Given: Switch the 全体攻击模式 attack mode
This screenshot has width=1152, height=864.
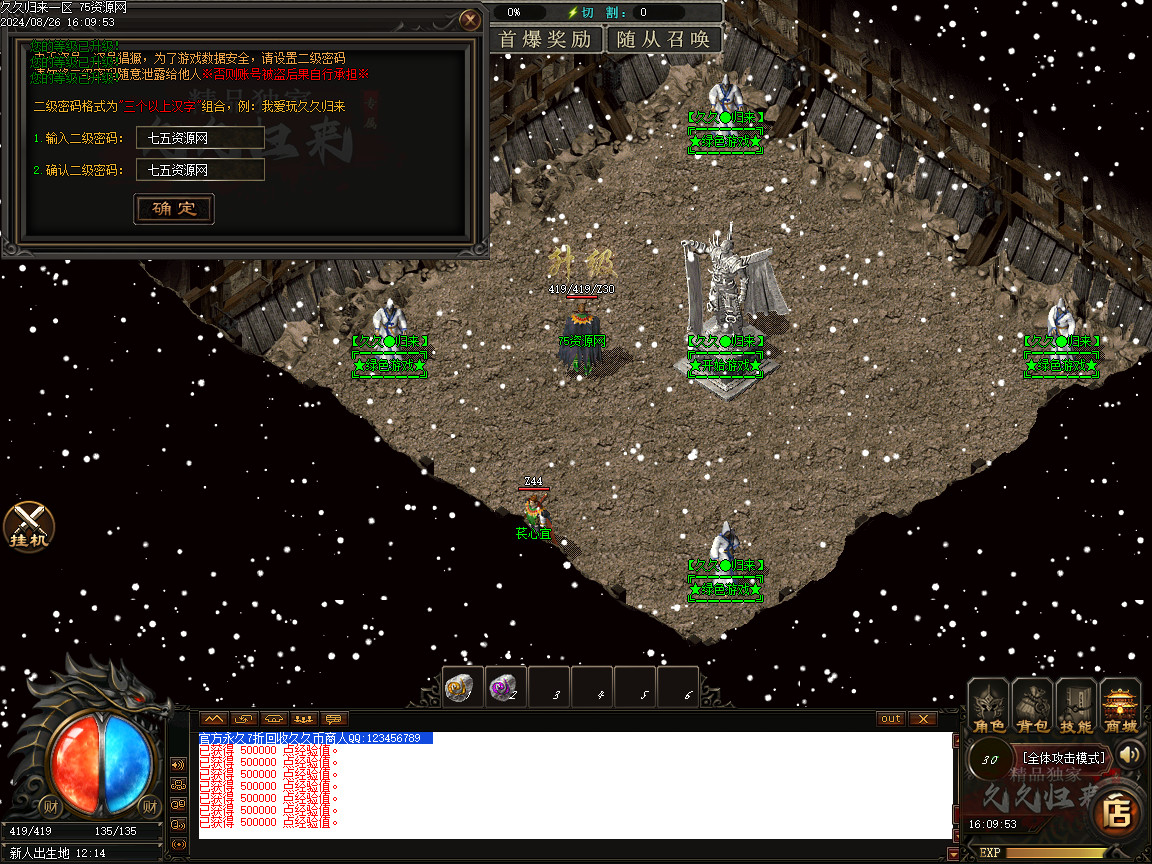Looking at the screenshot, I should (x=1063, y=758).
